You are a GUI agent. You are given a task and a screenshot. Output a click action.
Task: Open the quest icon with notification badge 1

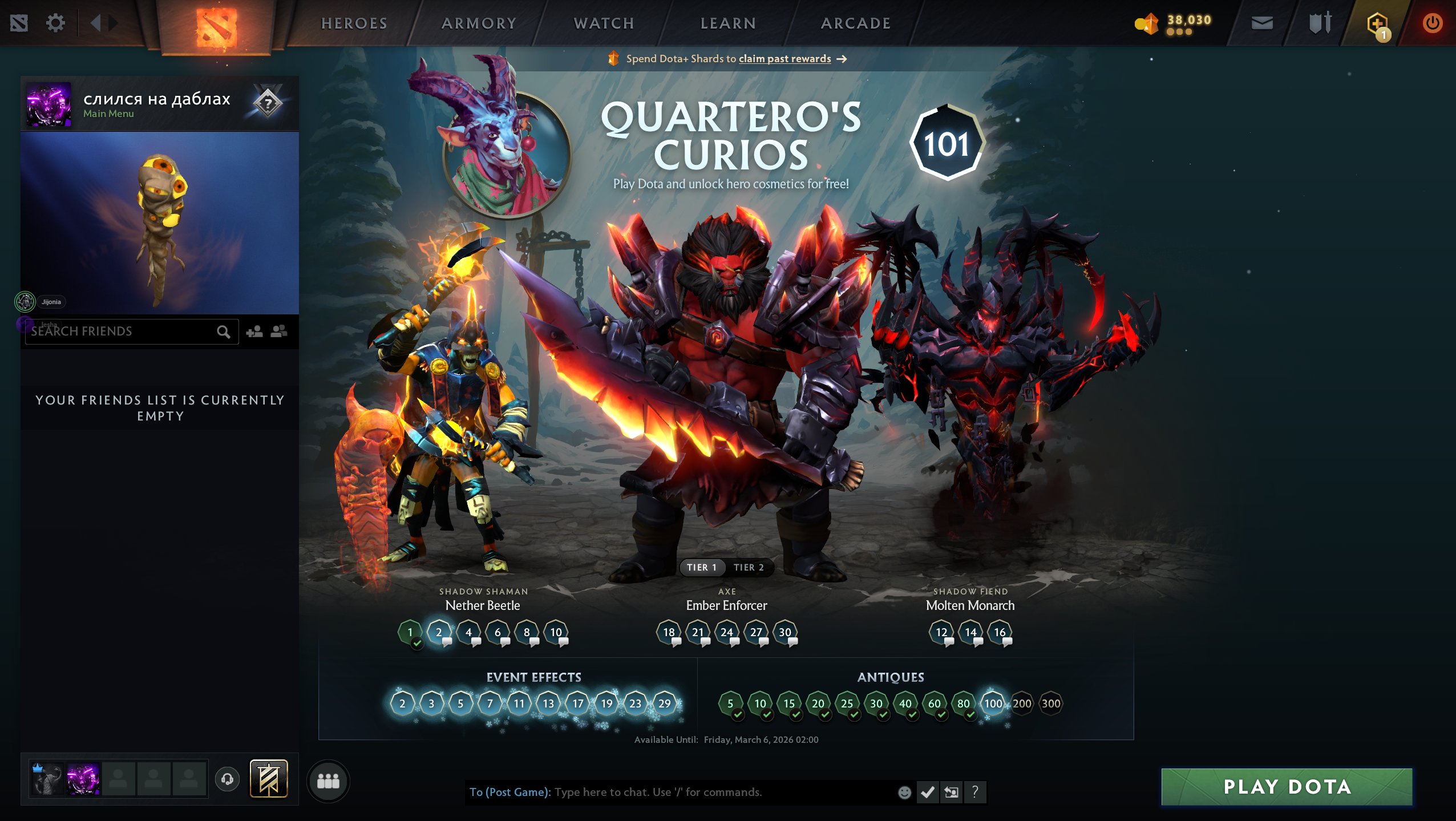[x=1377, y=23]
